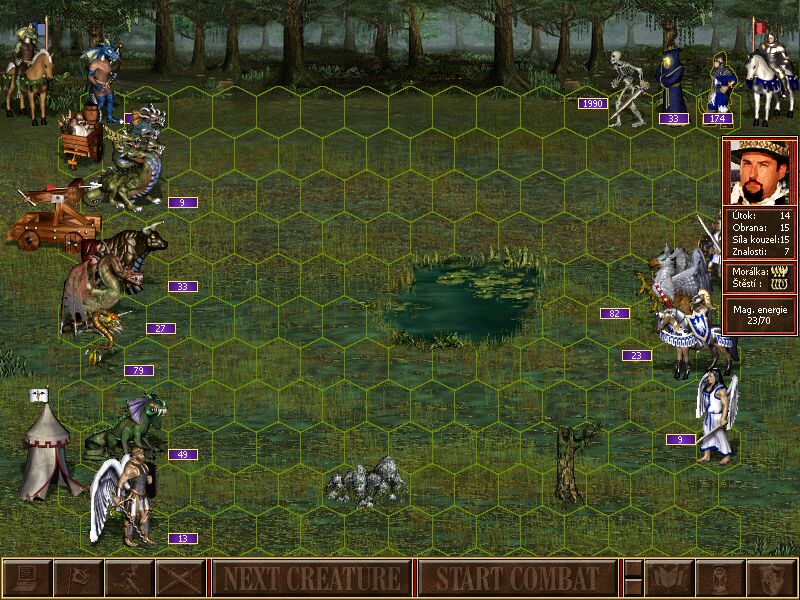
Task: Open the system options with the computer icon
Action: click(27, 578)
